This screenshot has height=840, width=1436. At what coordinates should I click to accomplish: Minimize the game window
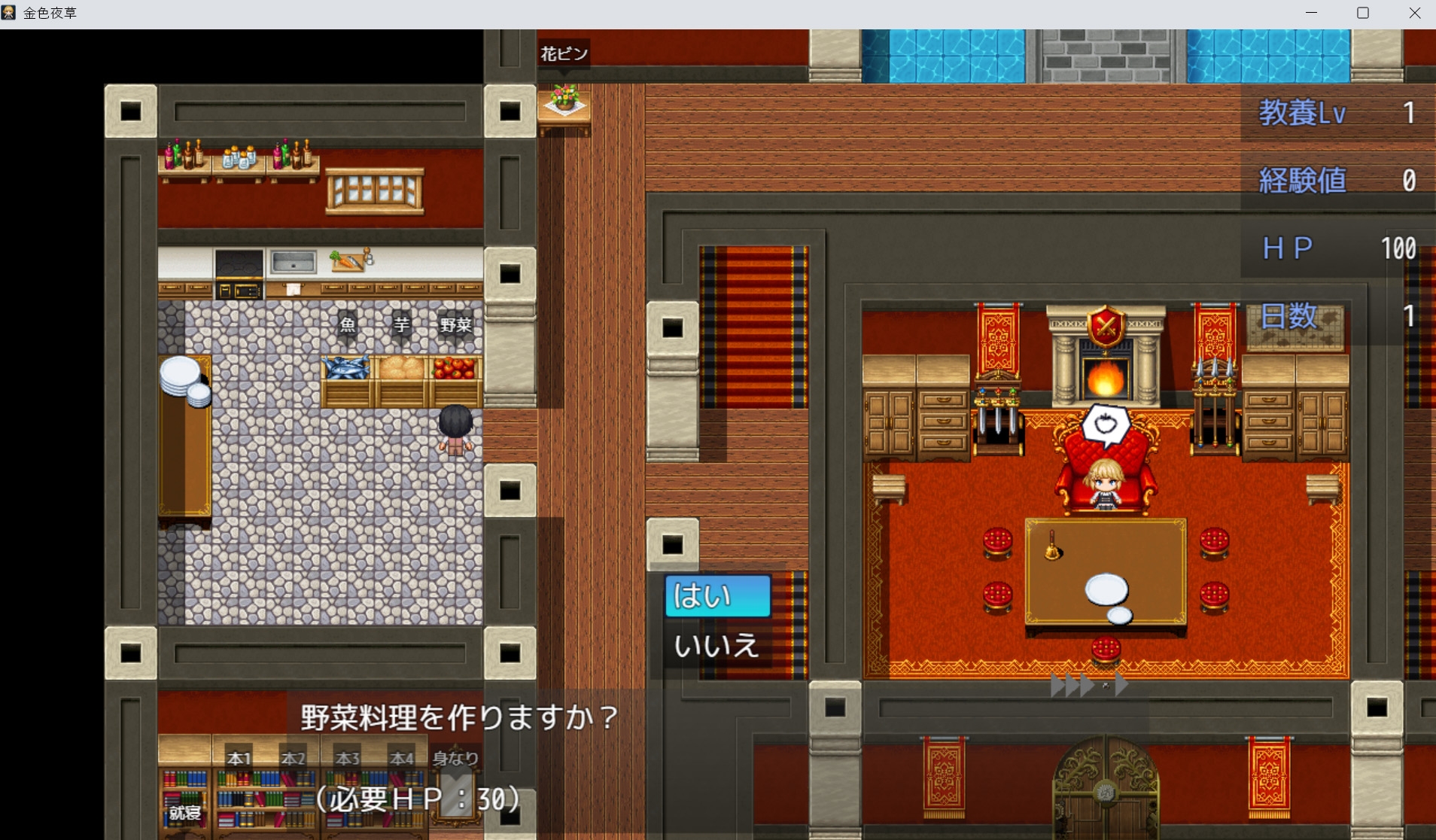[1311, 13]
